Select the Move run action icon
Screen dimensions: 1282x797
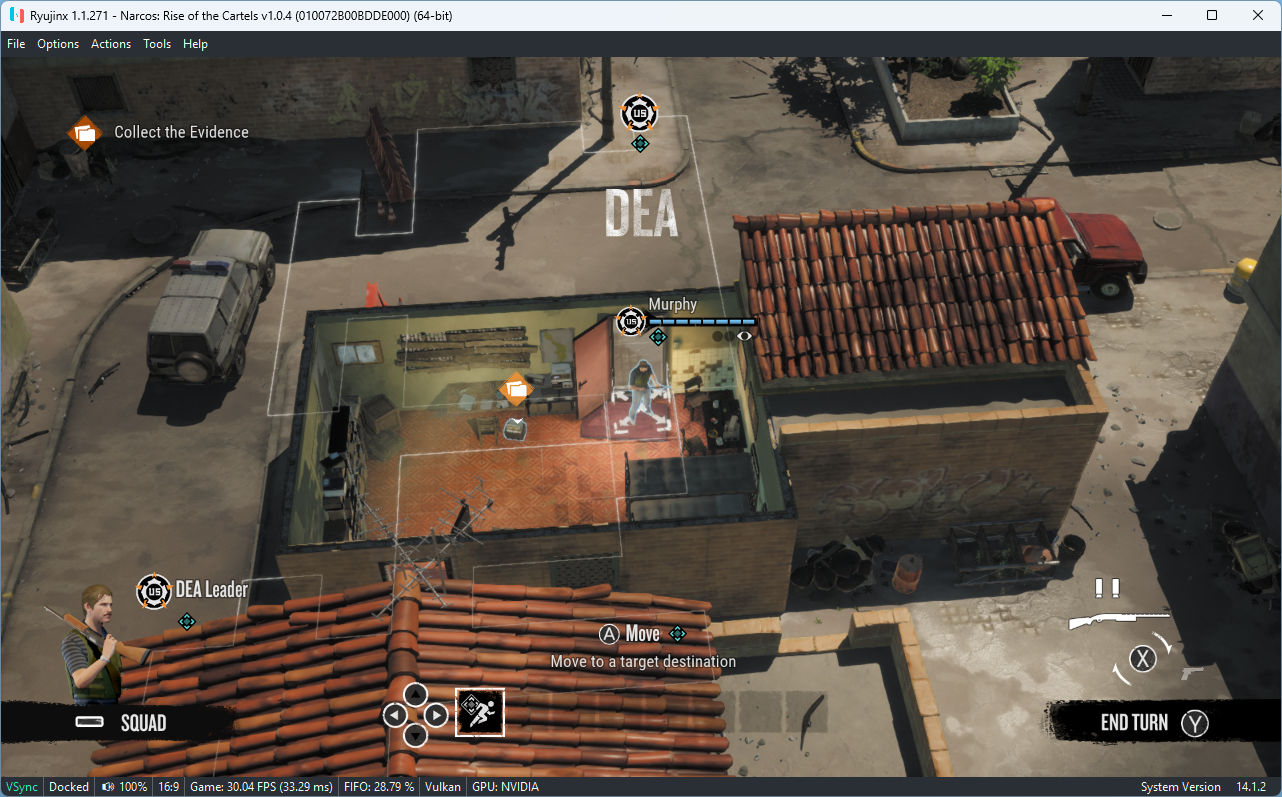480,712
